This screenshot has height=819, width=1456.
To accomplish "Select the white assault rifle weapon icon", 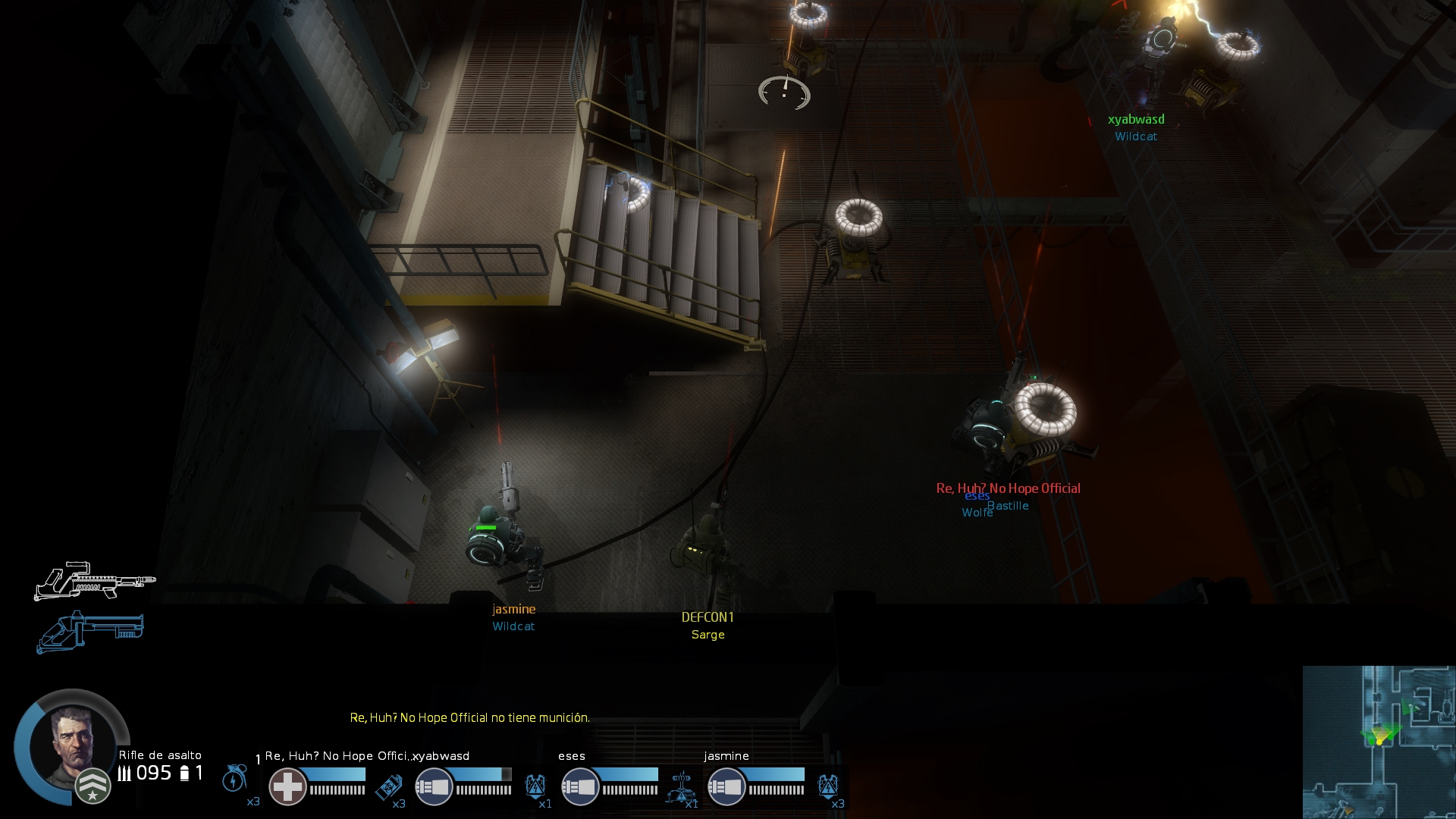I will tap(94, 581).
